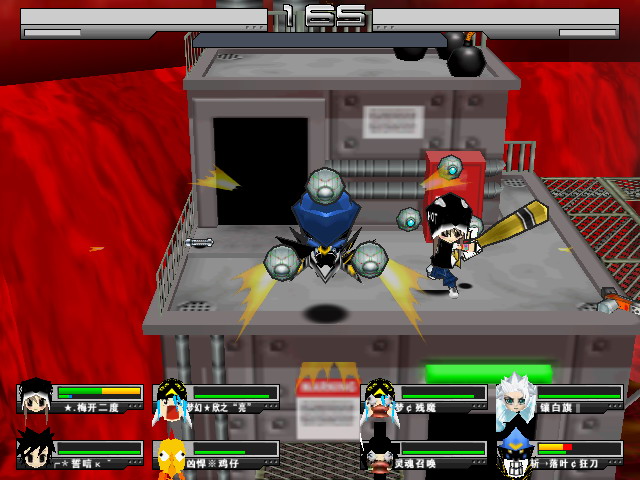Choose the 灵魂召唤 player portrait
The image size is (640, 480).
pyautogui.click(x=379, y=452)
